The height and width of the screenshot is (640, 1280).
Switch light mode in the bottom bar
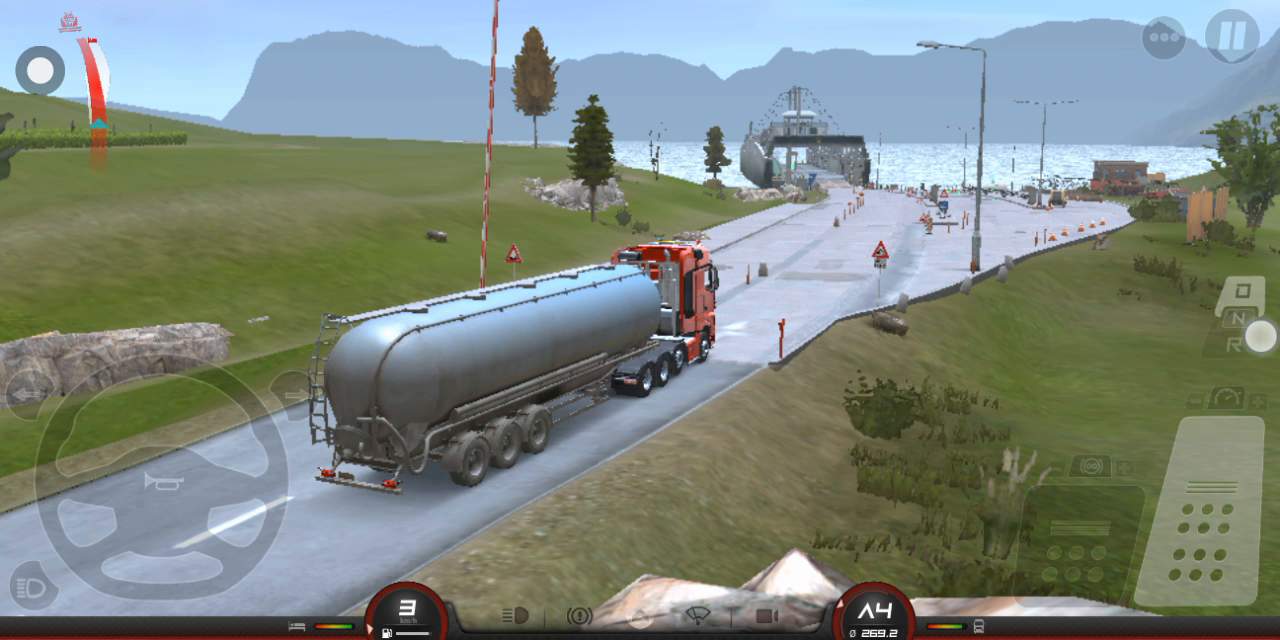point(514,615)
